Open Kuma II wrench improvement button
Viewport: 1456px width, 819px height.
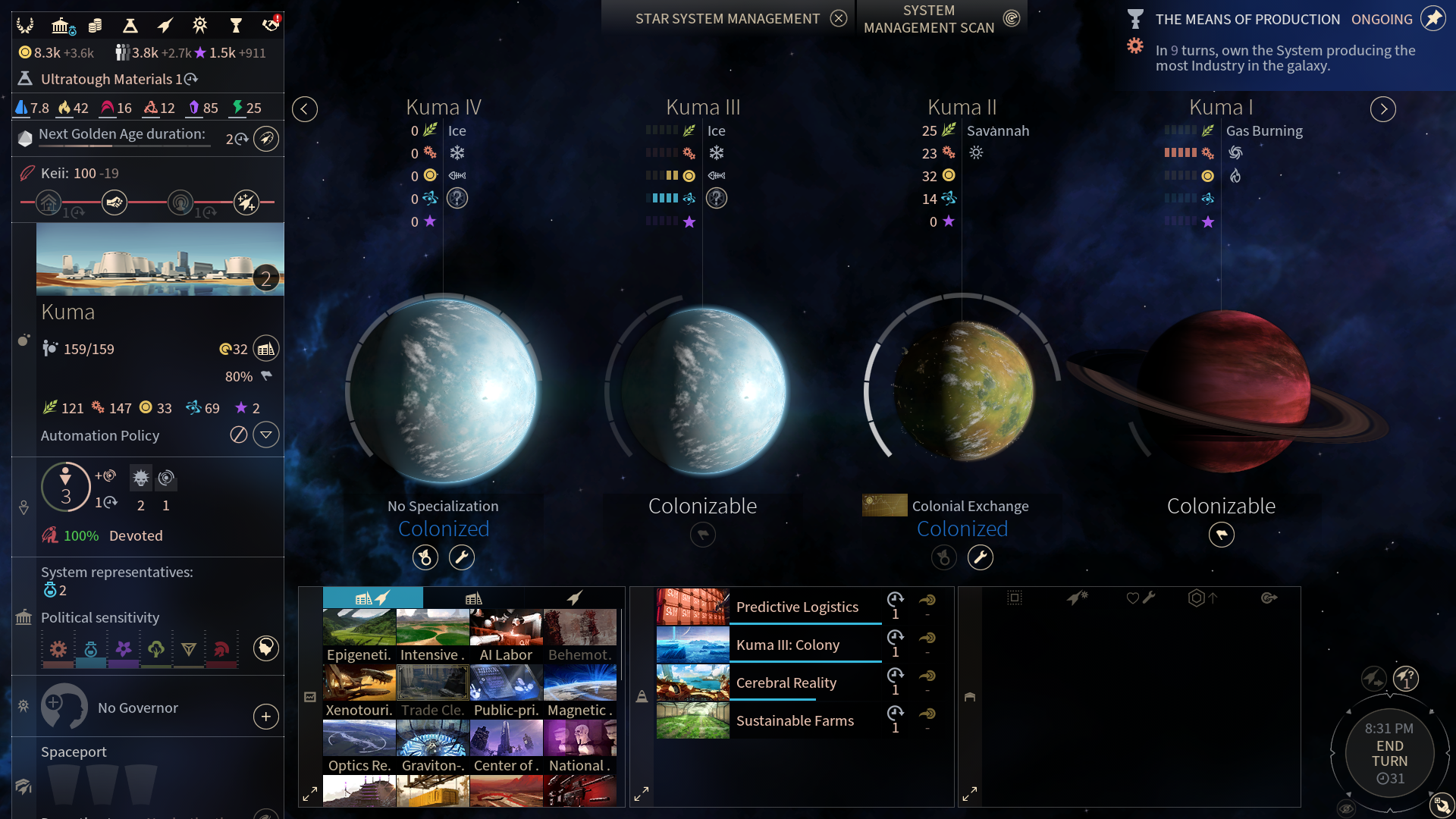pos(981,558)
